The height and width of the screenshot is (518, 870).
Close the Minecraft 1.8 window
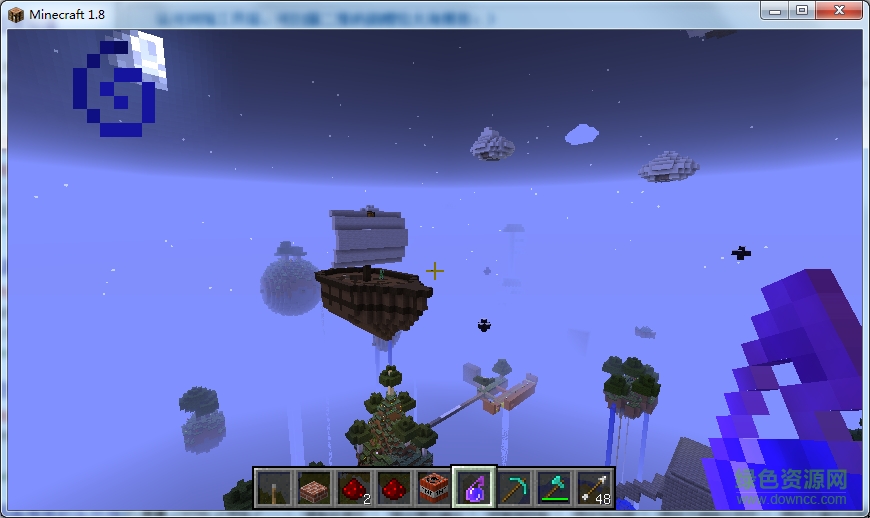point(838,10)
